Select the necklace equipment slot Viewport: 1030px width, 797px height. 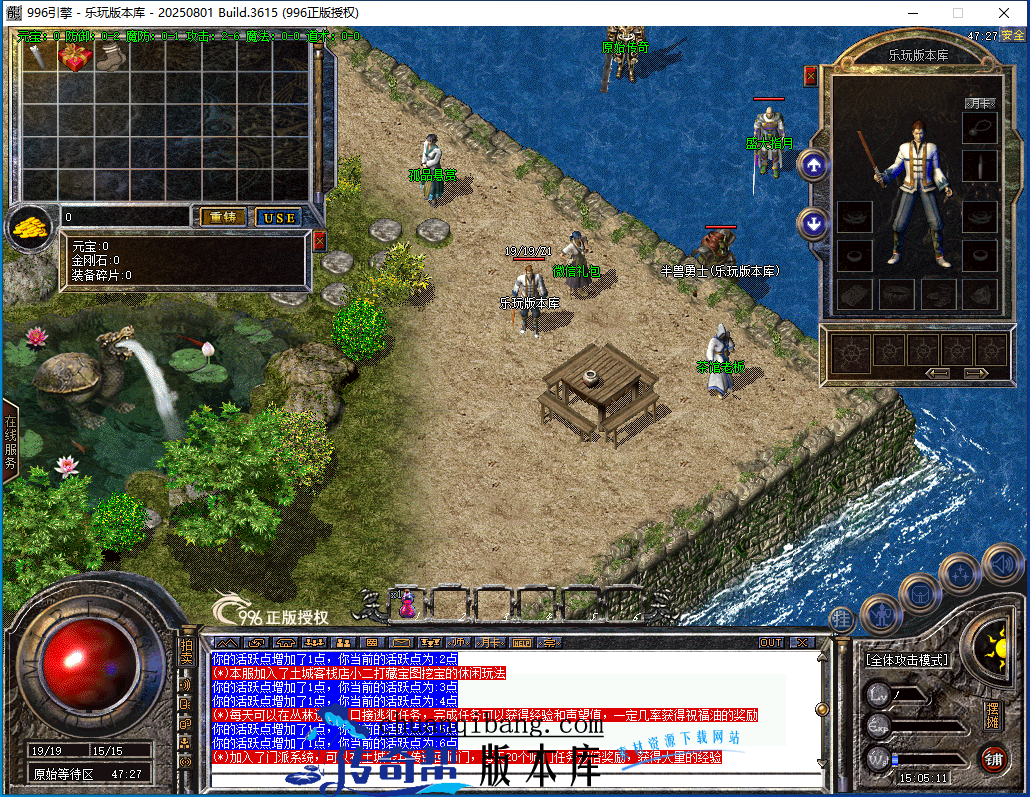tap(980, 128)
